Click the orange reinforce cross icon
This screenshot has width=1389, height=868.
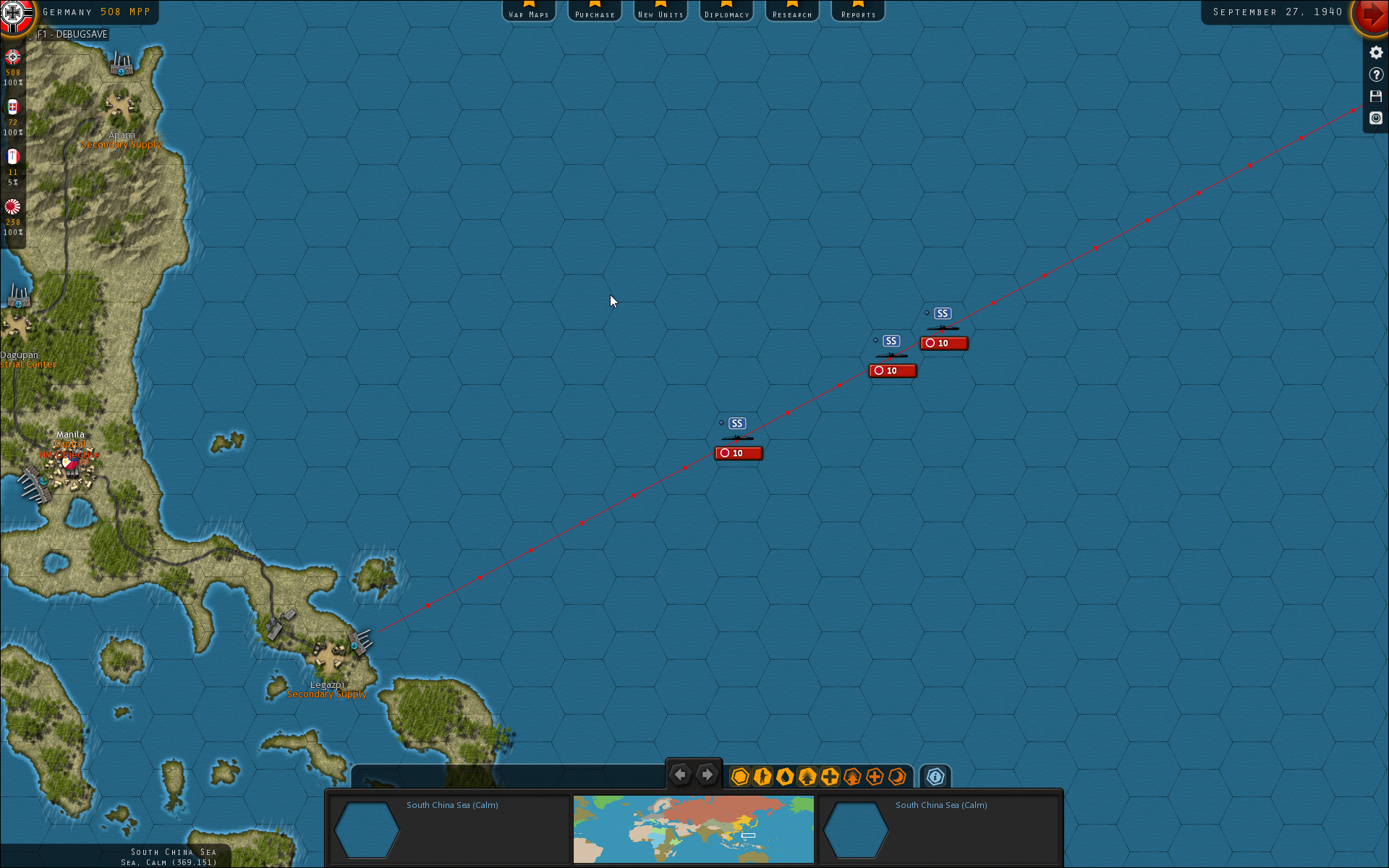coord(875,776)
